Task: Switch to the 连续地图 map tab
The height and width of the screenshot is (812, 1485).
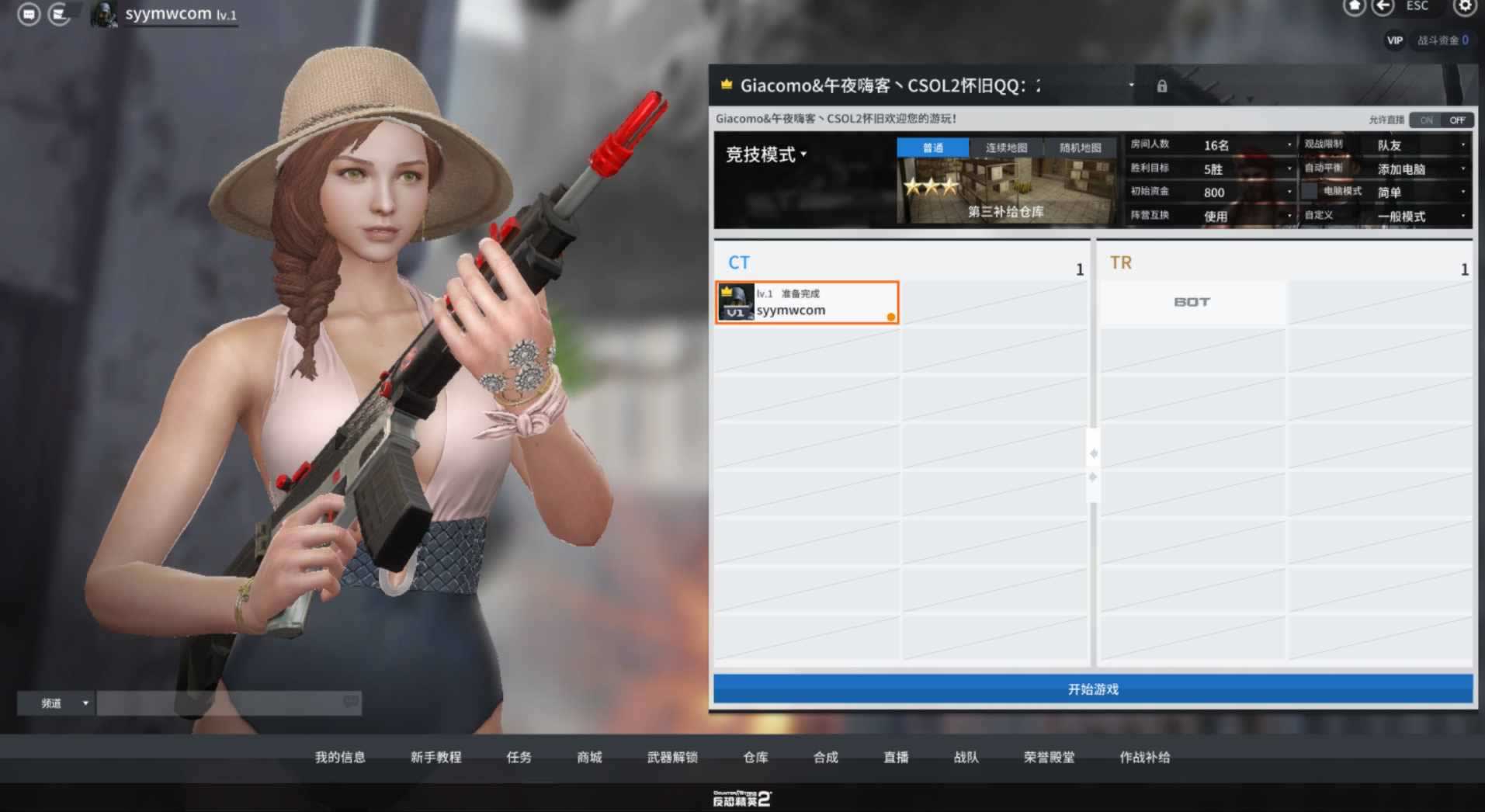Action: pos(1006,147)
